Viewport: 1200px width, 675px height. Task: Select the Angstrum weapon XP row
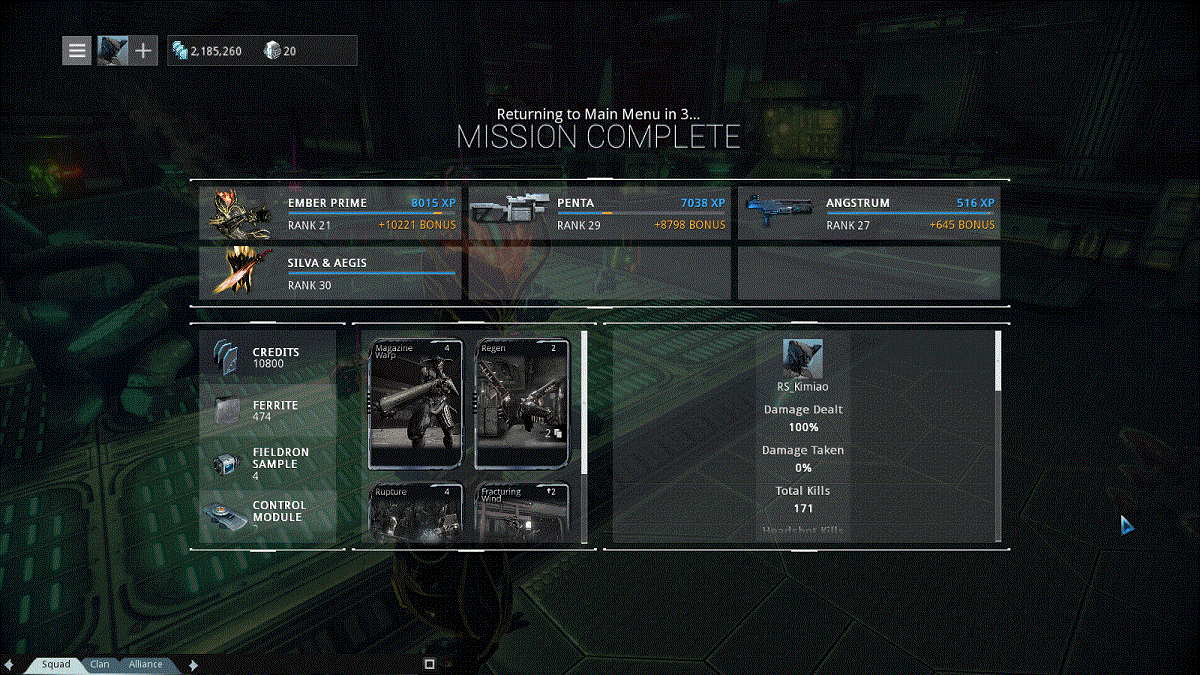point(868,214)
